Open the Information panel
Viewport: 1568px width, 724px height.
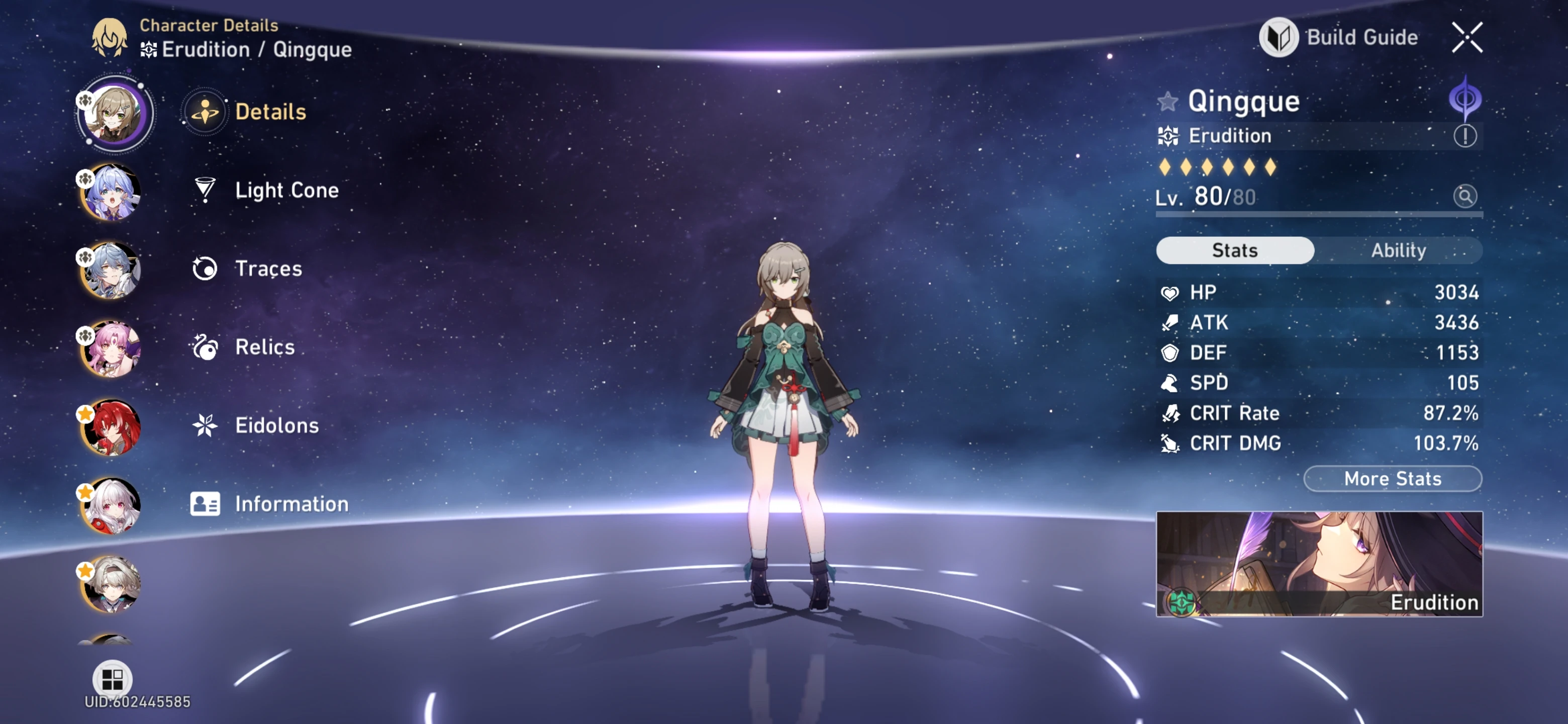click(x=290, y=504)
